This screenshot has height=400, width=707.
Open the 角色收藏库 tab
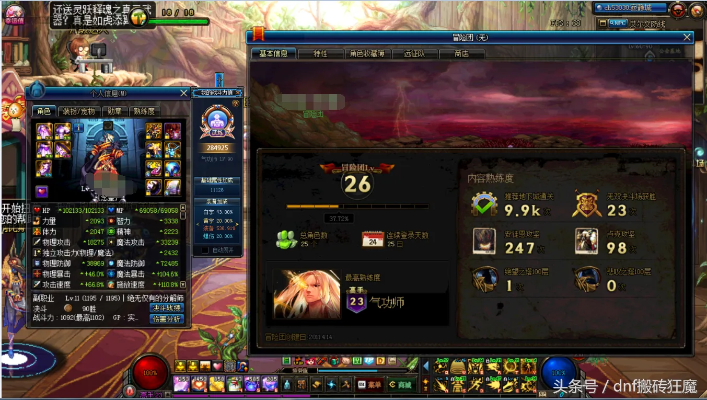tap(368, 54)
